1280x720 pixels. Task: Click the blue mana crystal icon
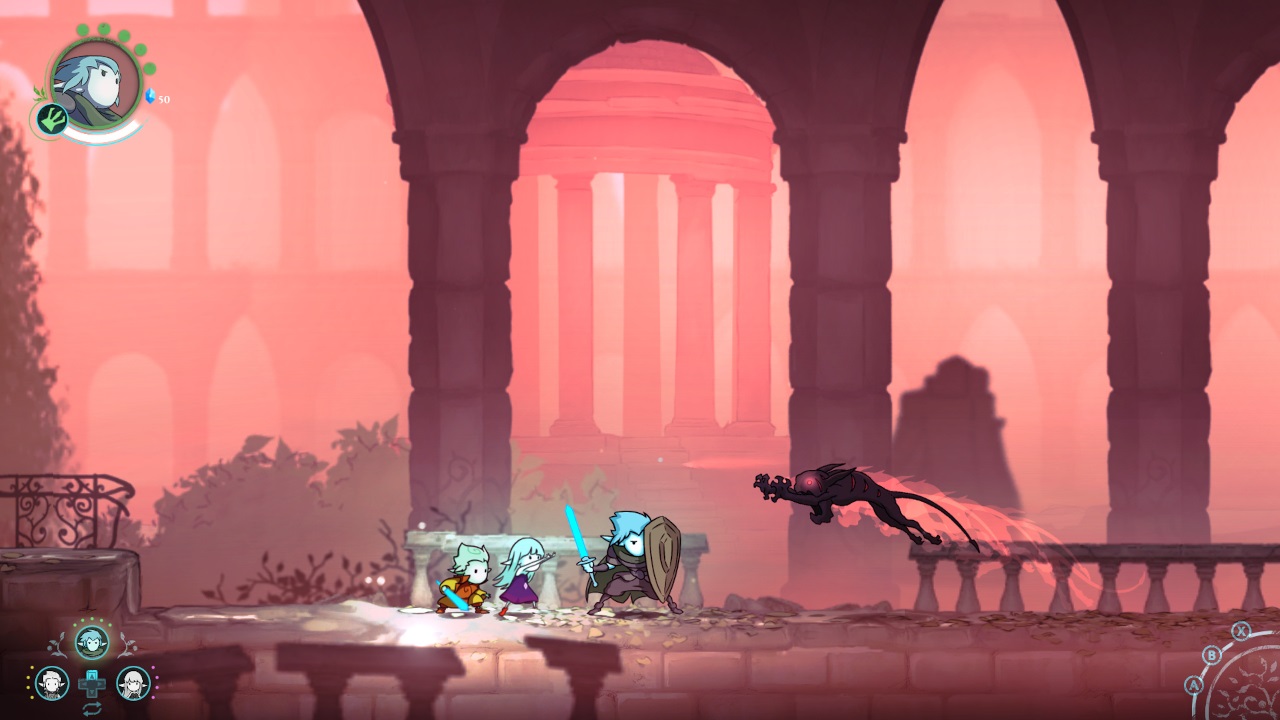pyautogui.click(x=151, y=95)
